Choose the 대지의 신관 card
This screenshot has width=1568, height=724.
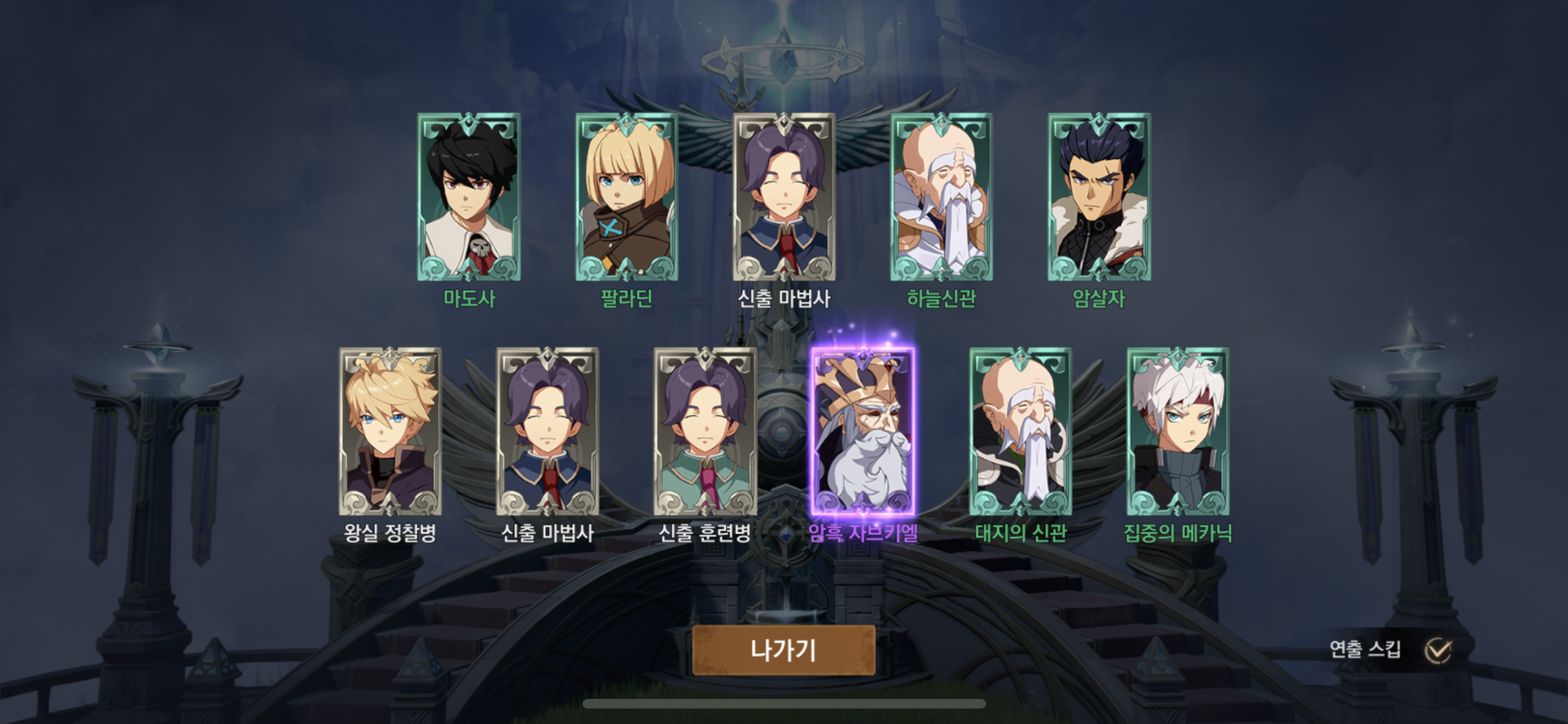pyautogui.click(x=1020, y=431)
